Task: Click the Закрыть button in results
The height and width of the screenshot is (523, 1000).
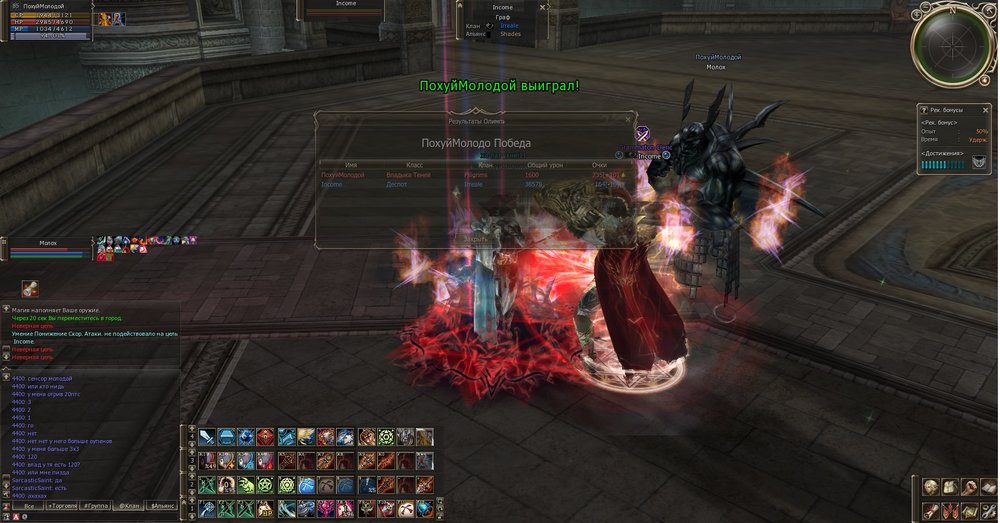Action: pyautogui.click(x=476, y=239)
